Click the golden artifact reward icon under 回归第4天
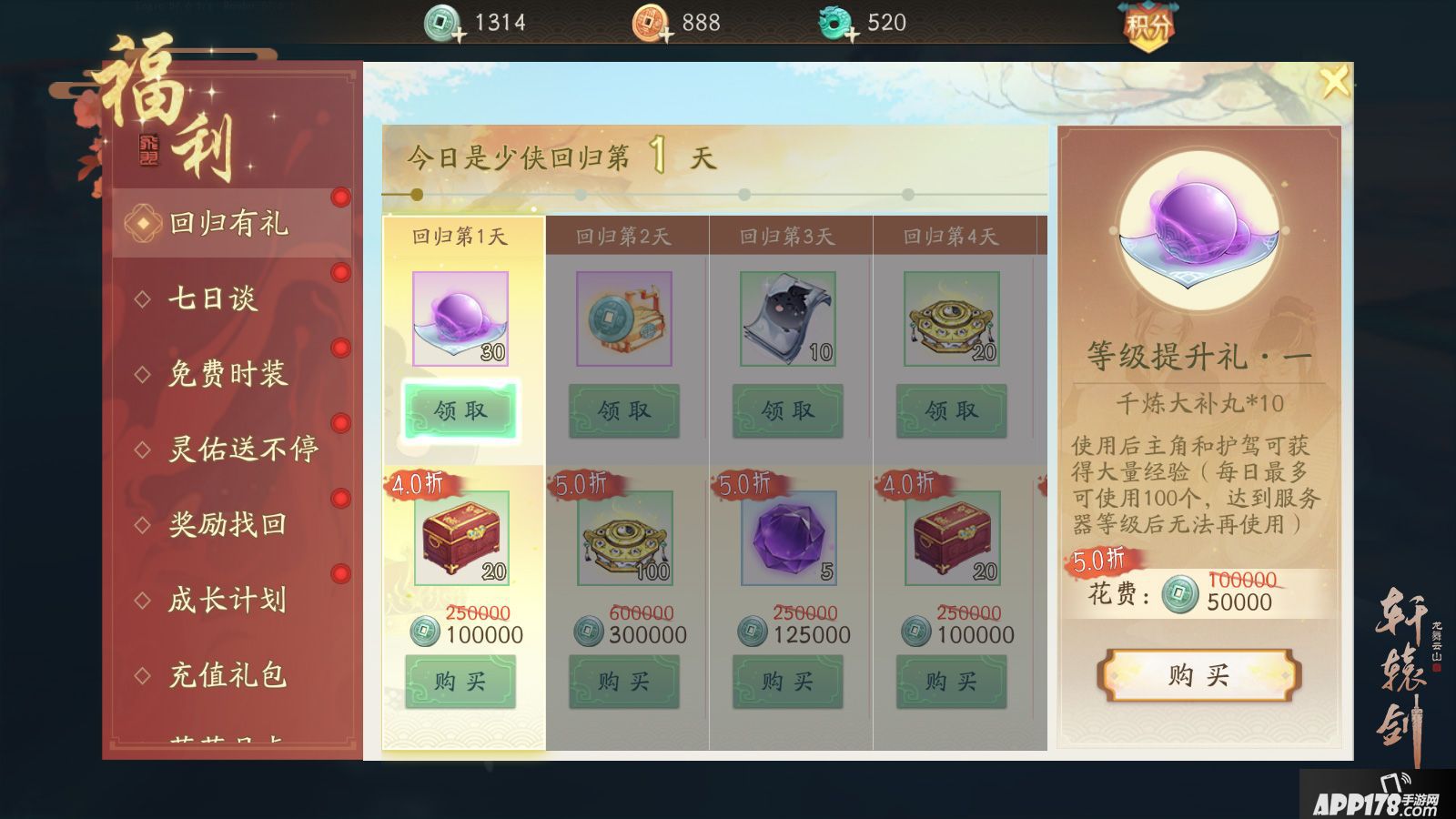Screen dimensions: 1456x819 [949, 318]
